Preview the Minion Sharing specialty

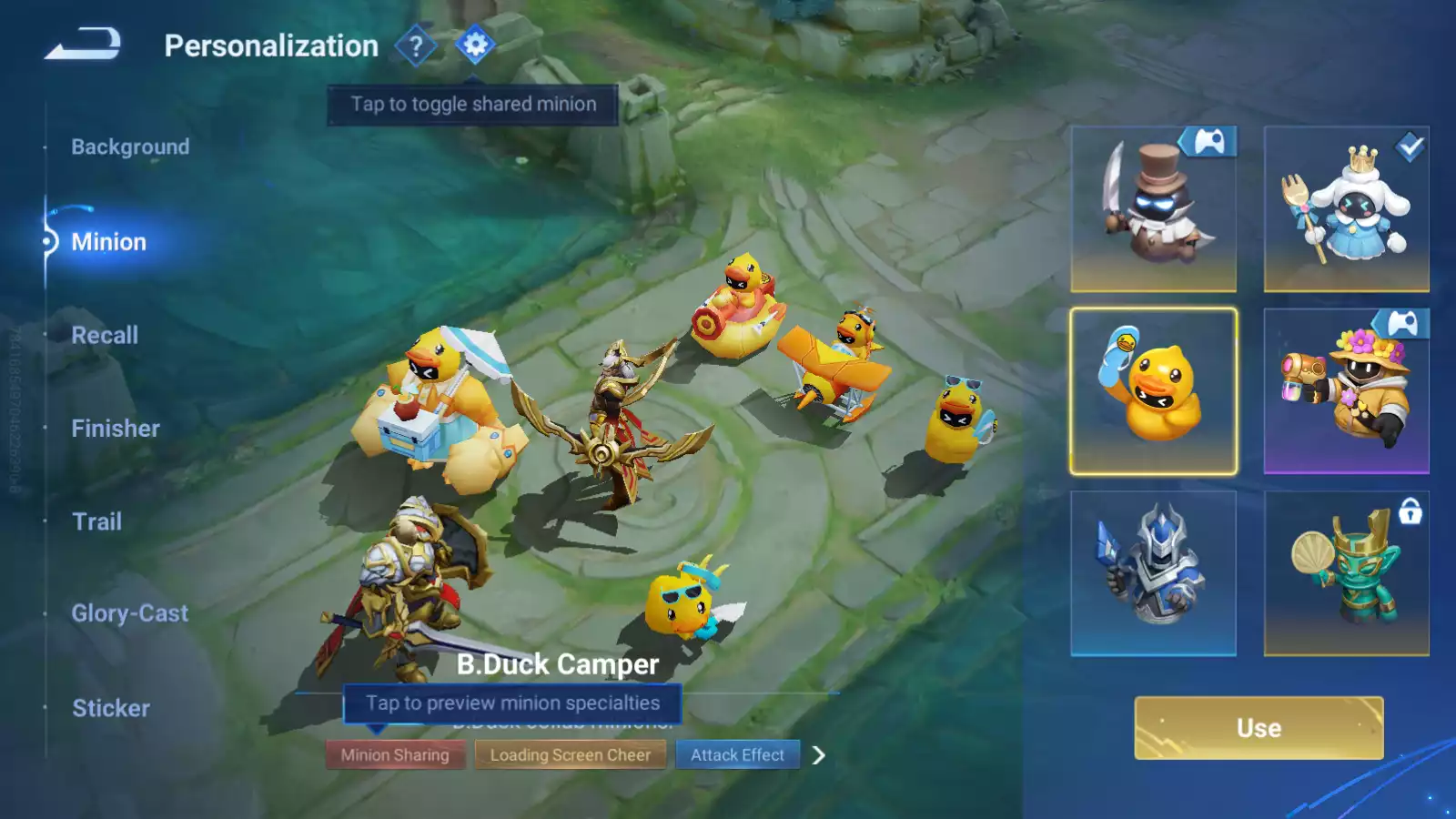(x=395, y=754)
